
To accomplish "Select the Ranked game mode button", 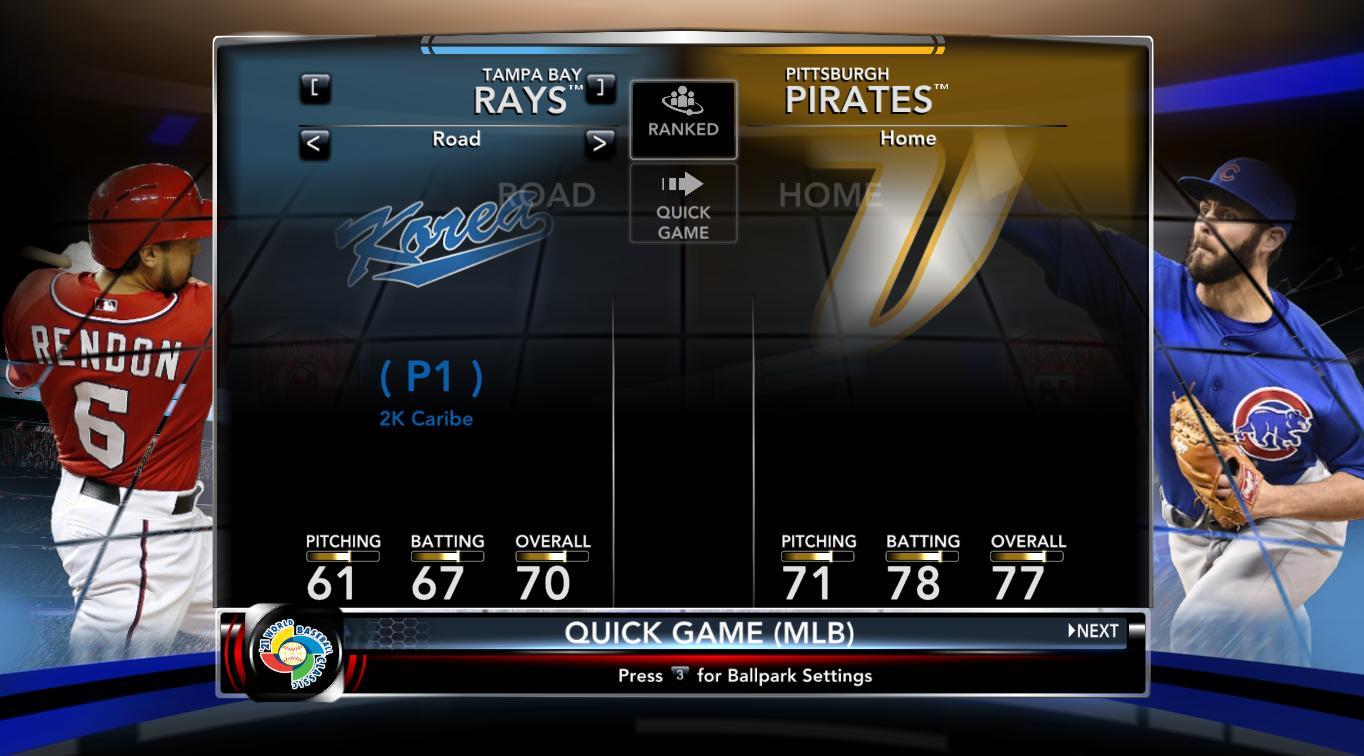I will point(683,119).
